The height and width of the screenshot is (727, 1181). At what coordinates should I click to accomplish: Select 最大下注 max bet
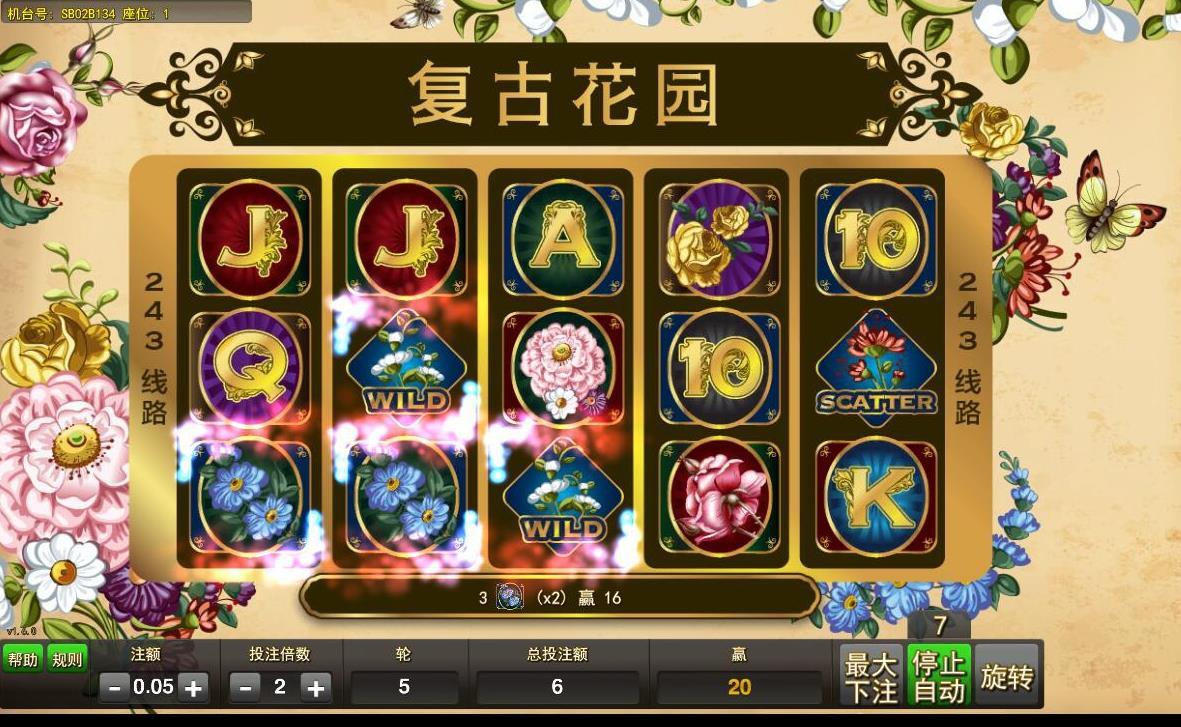(870, 677)
